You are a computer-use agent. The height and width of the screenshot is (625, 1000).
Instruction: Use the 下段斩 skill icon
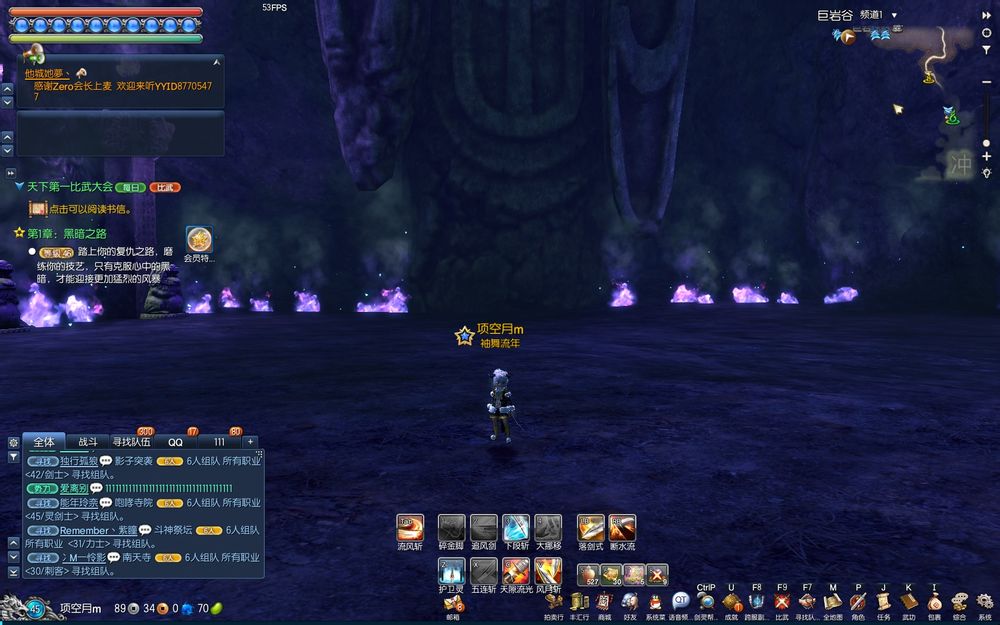[x=516, y=528]
